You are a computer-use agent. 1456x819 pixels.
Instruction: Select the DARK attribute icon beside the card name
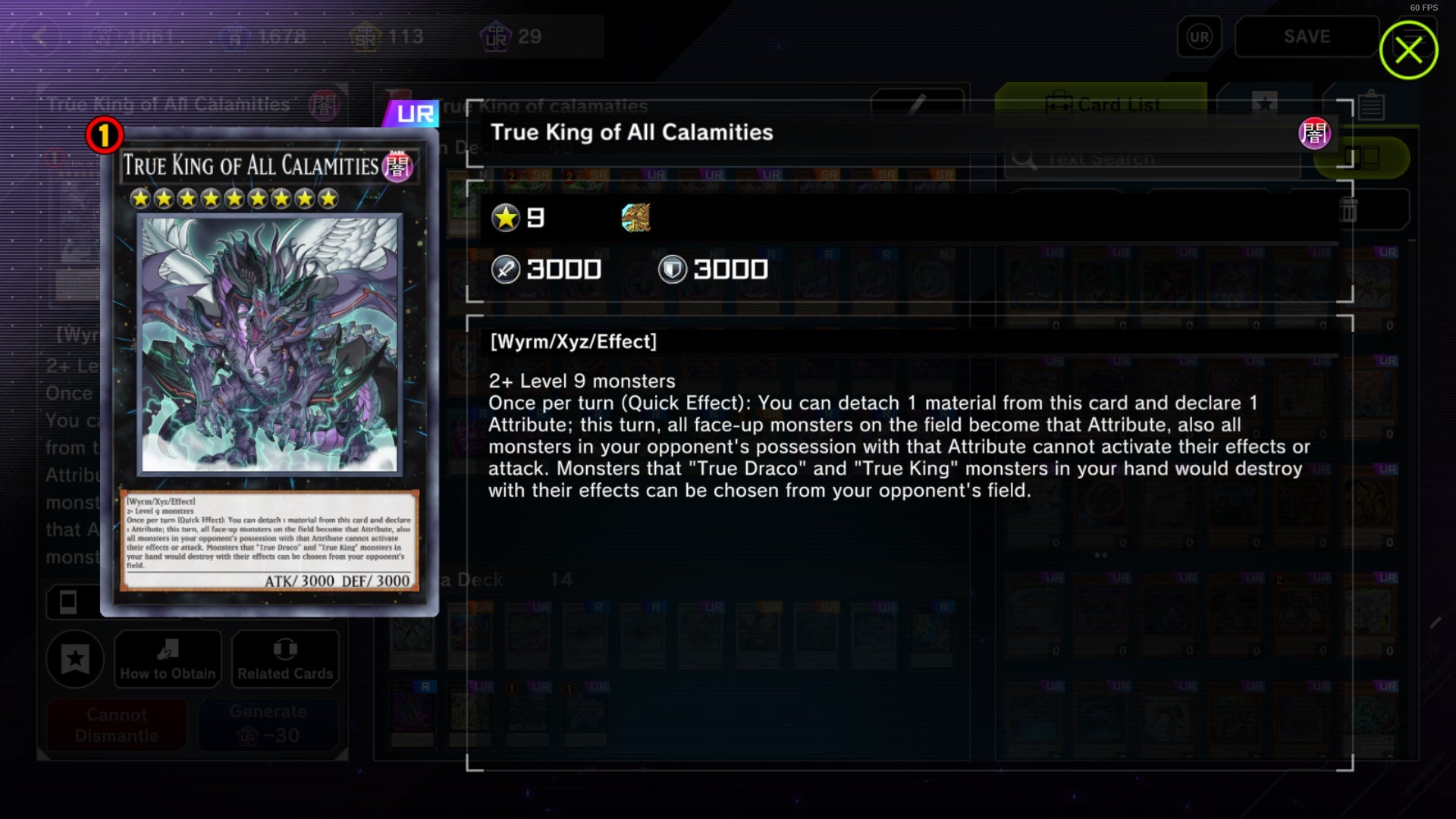click(1316, 133)
